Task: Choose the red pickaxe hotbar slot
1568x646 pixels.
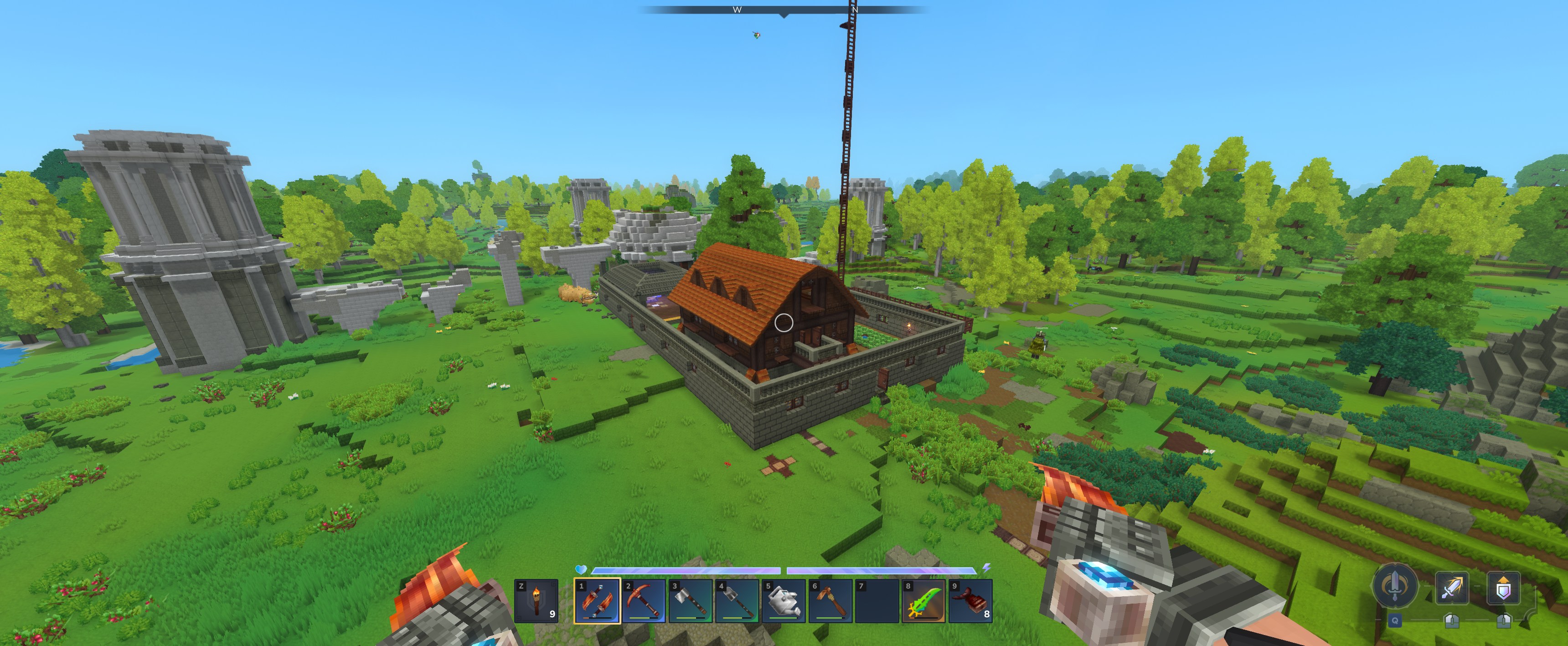Action: (x=644, y=601)
